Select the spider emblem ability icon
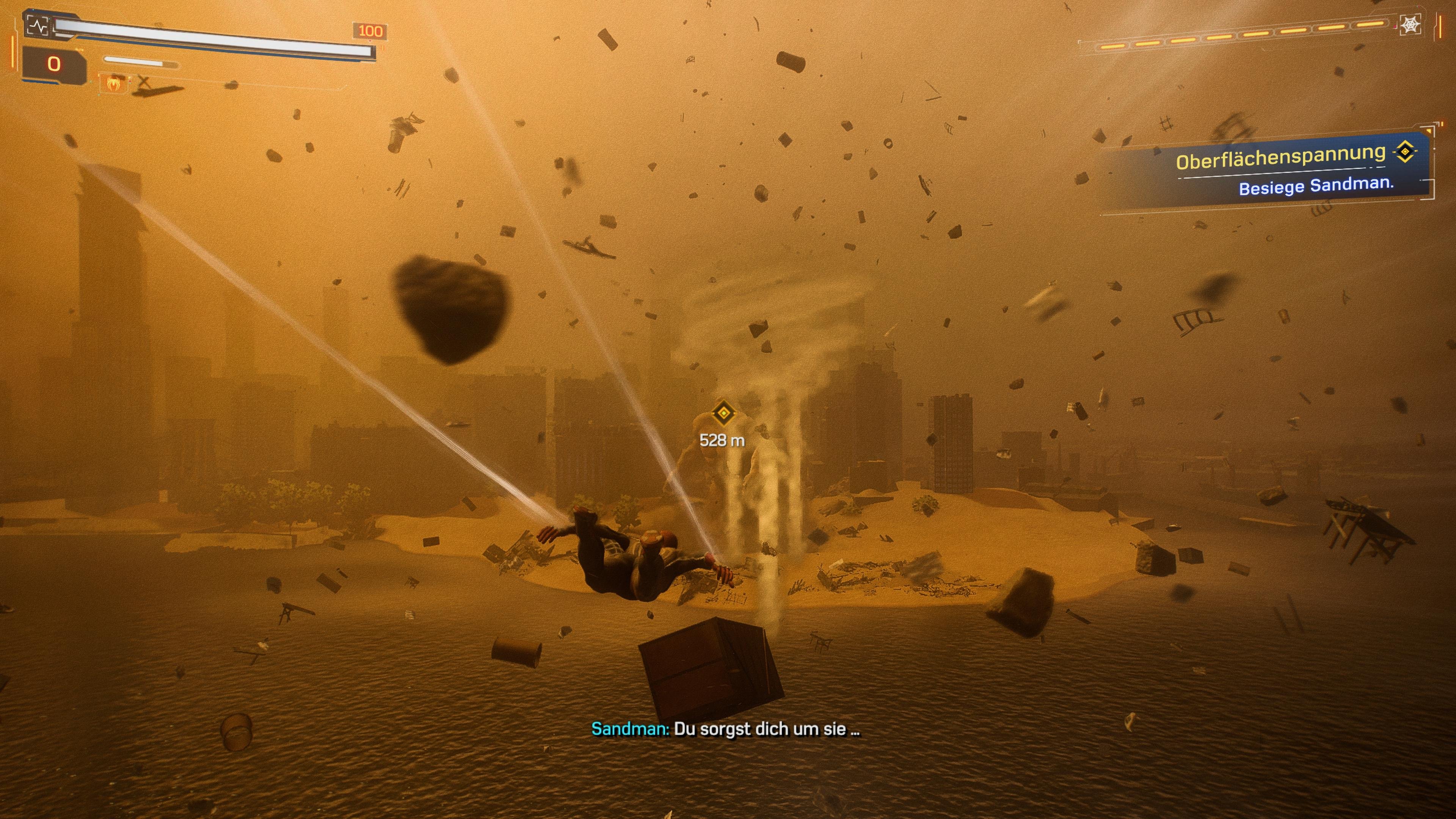This screenshot has width=1456, height=819. coord(113,83)
